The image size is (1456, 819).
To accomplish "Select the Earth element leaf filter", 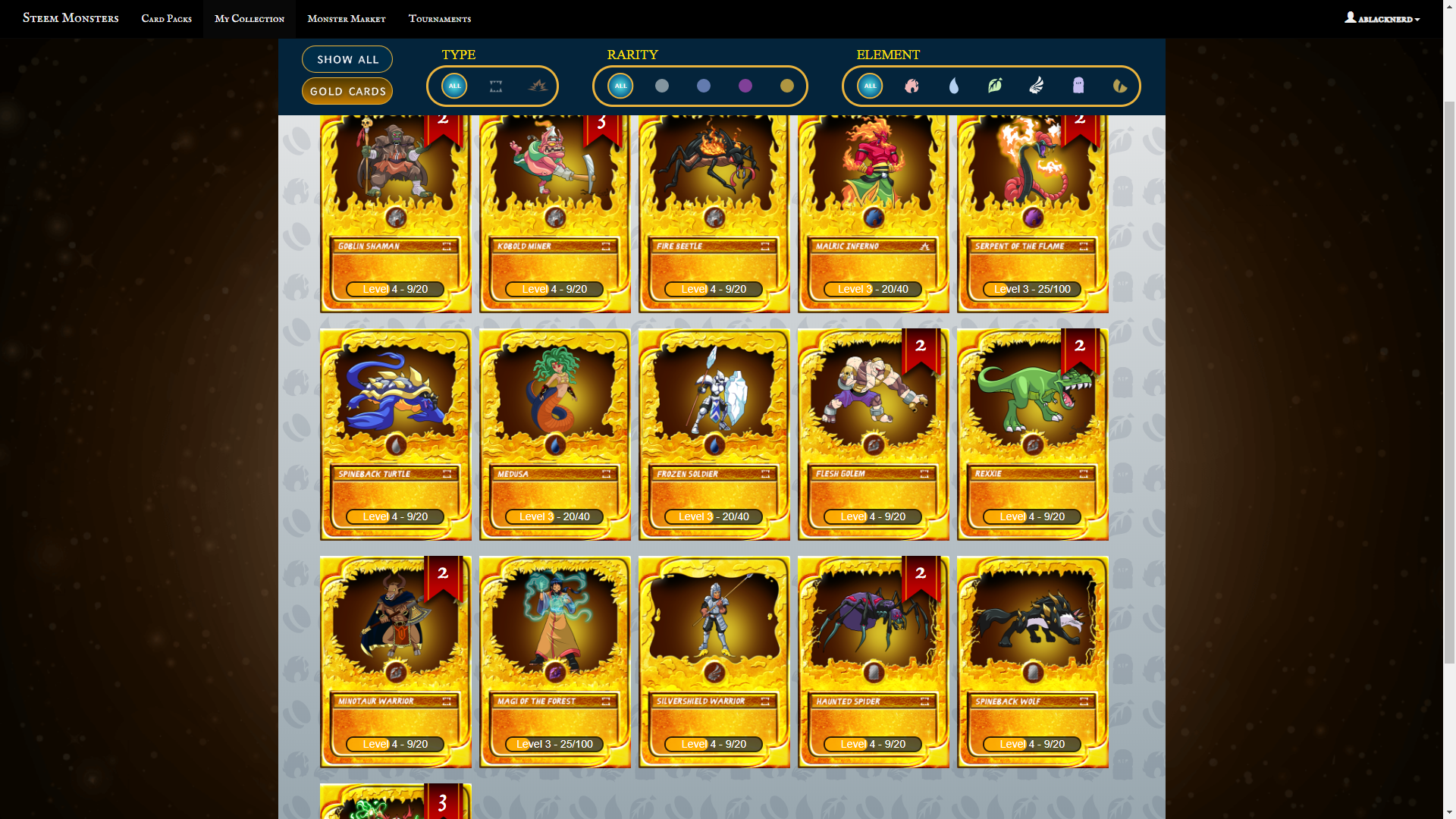I will [995, 86].
